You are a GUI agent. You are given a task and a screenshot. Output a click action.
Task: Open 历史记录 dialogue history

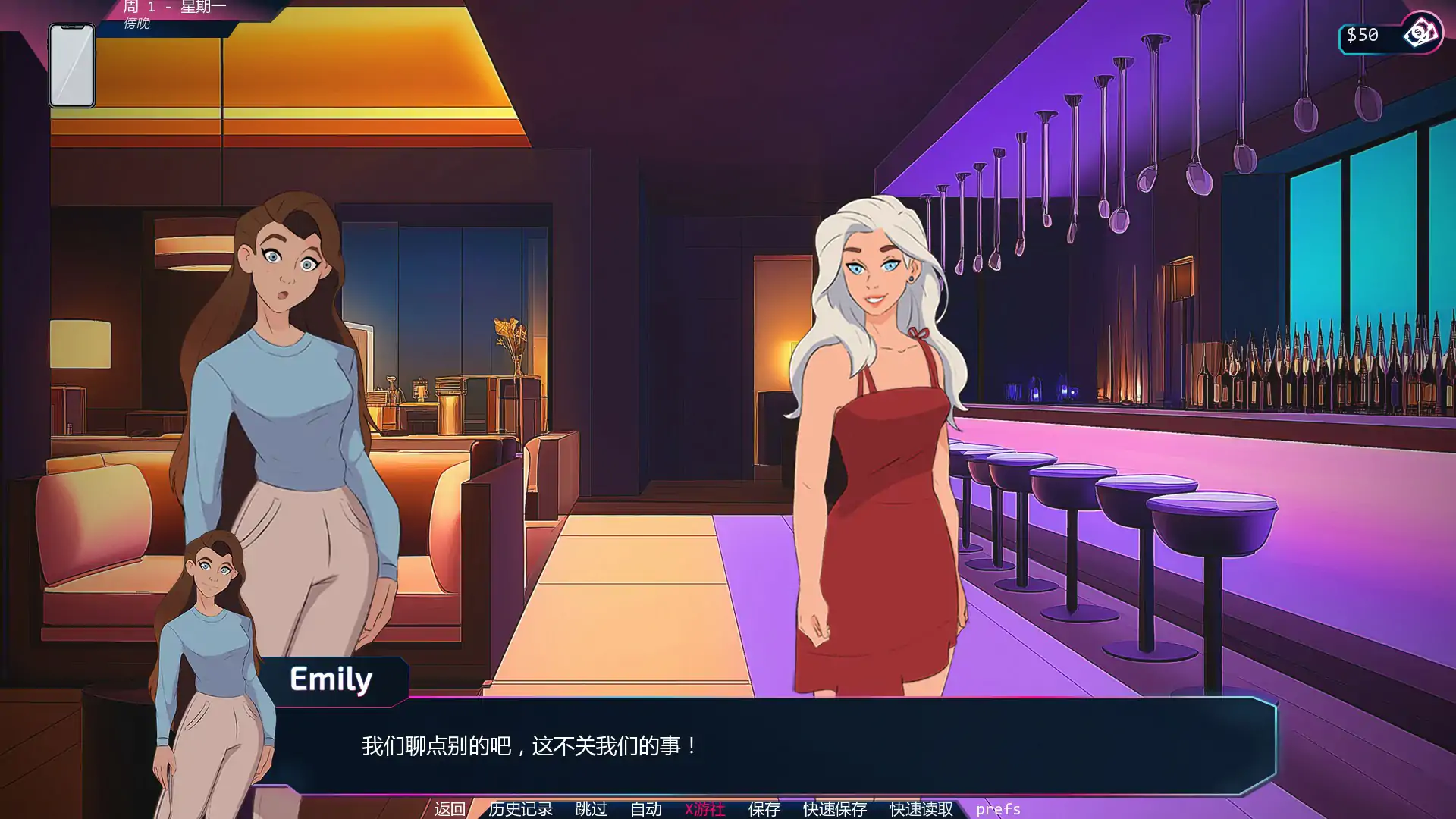tap(522, 809)
